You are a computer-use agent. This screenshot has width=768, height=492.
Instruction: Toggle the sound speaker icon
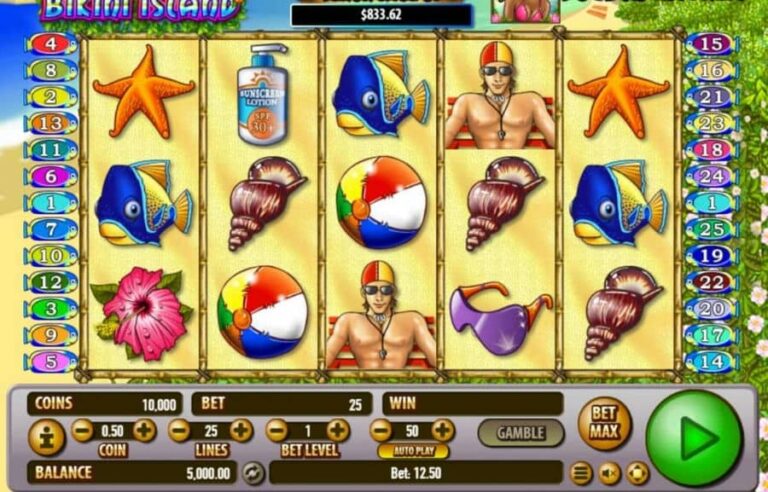(609, 473)
